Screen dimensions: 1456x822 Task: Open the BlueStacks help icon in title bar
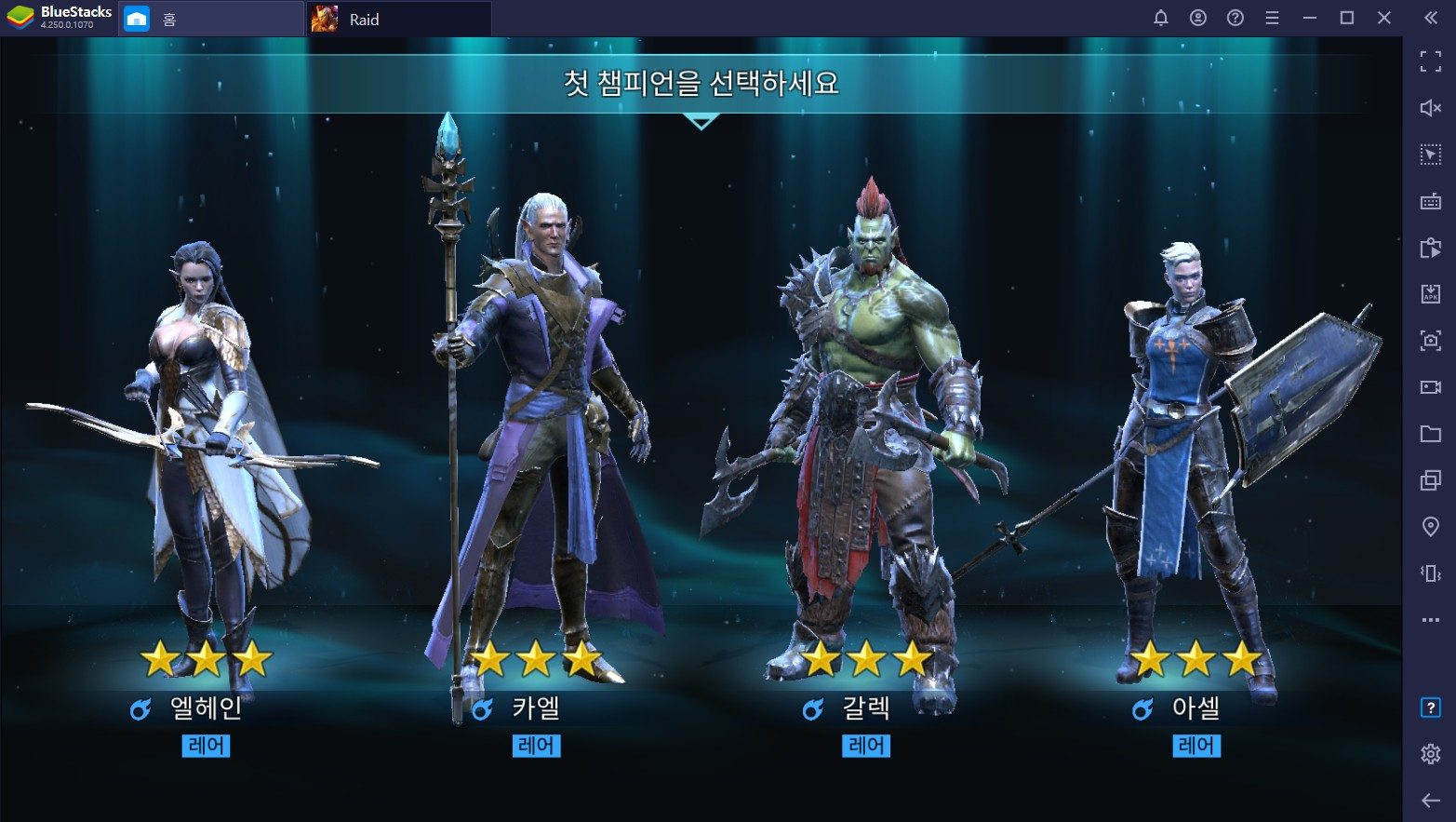click(x=1236, y=18)
